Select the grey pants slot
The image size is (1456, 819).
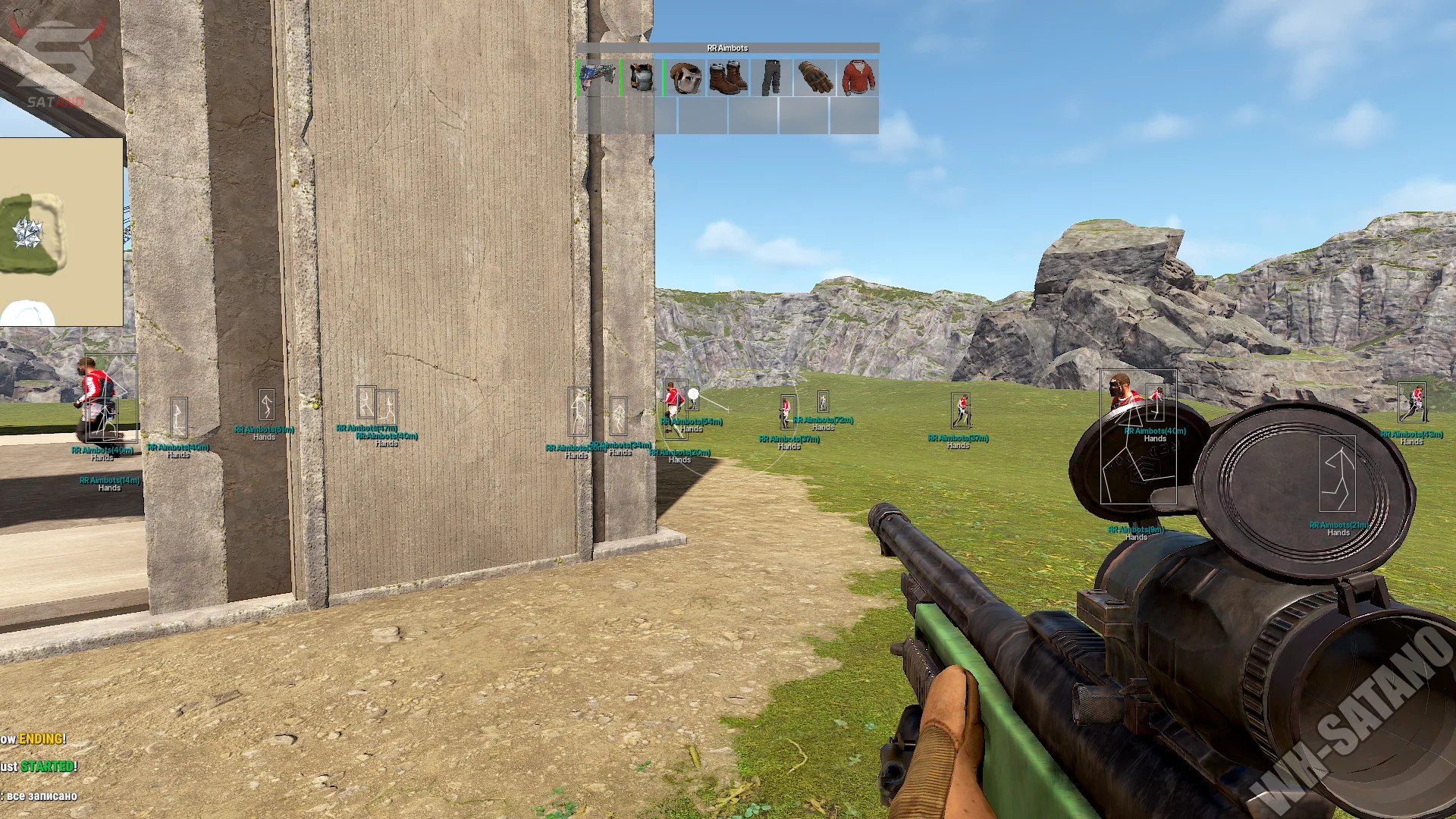[x=771, y=78]
